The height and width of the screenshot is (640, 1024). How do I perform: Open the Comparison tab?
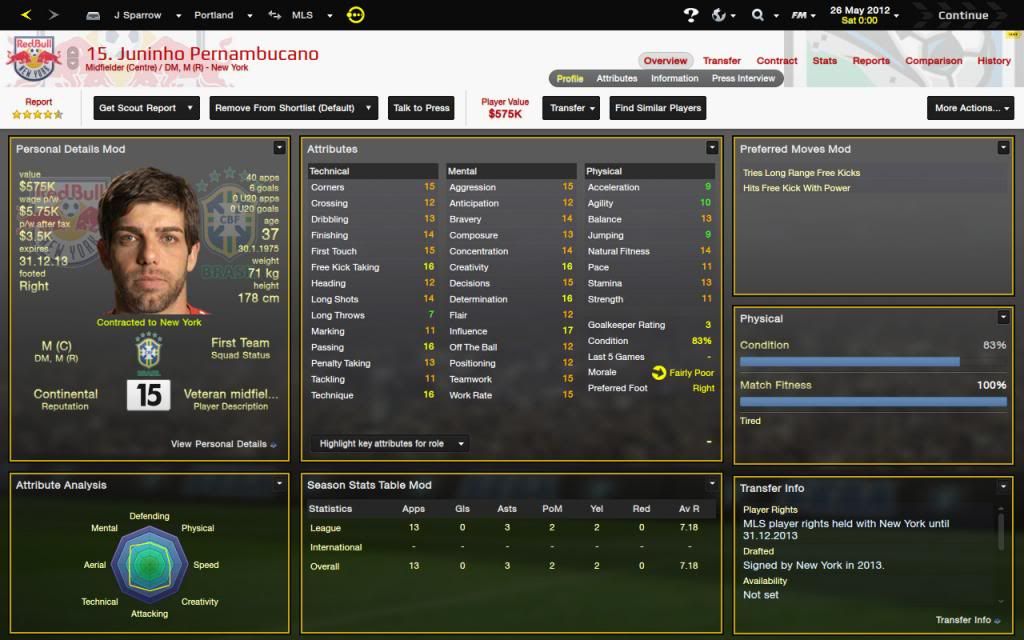[x=933, y=61]
